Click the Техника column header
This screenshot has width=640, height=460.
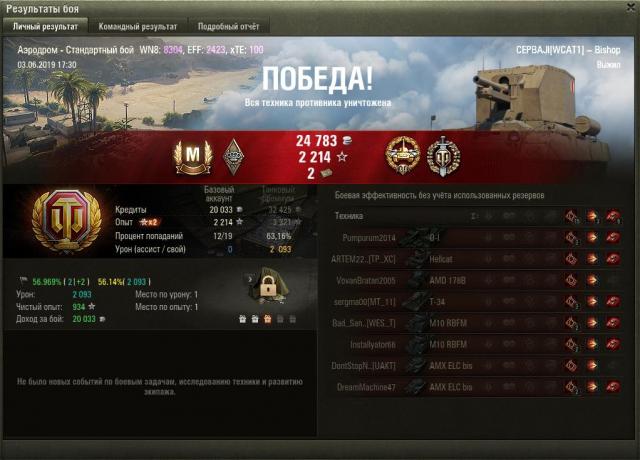tap(349, 216)
